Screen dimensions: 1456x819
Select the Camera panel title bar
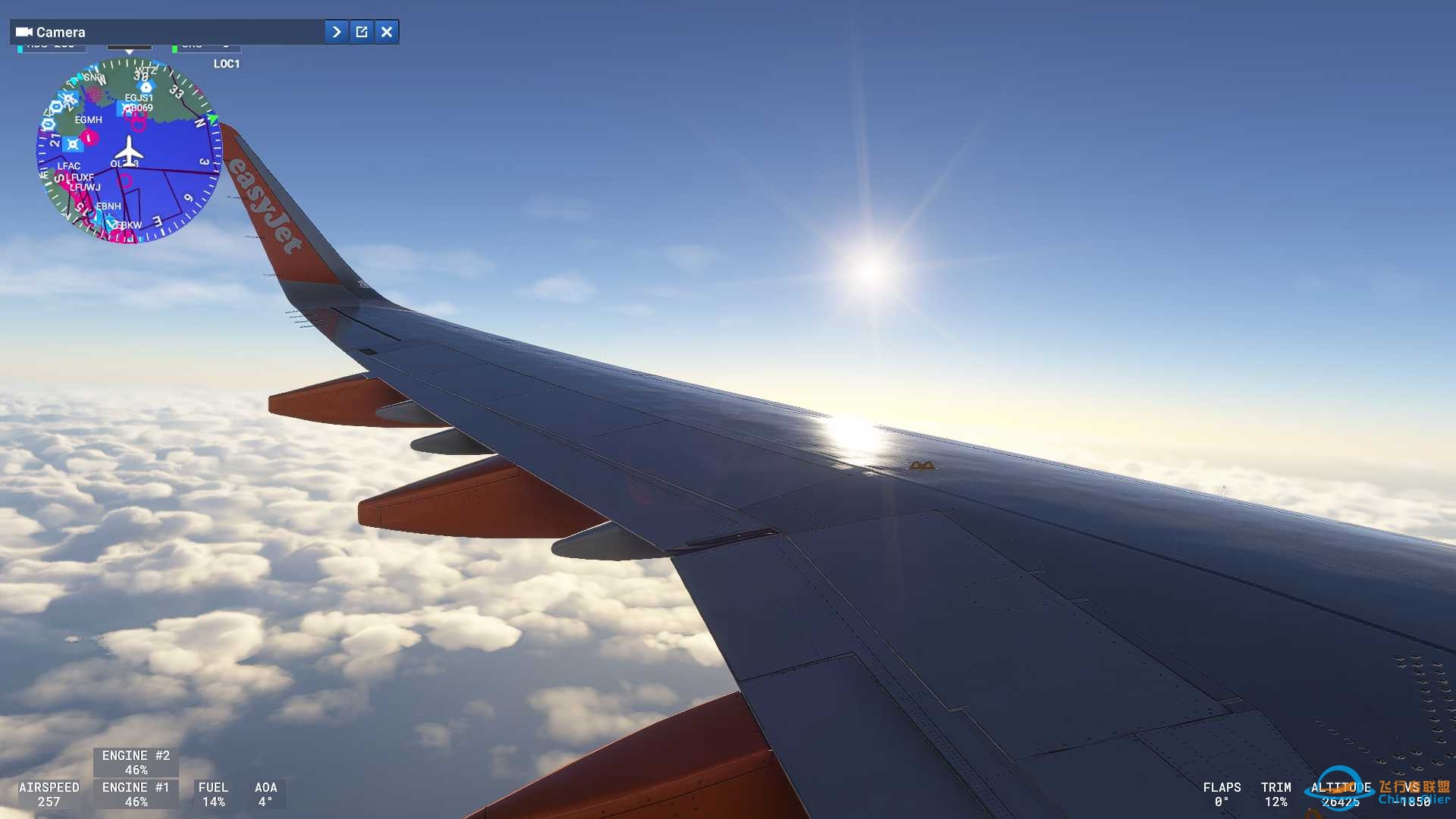152,32
